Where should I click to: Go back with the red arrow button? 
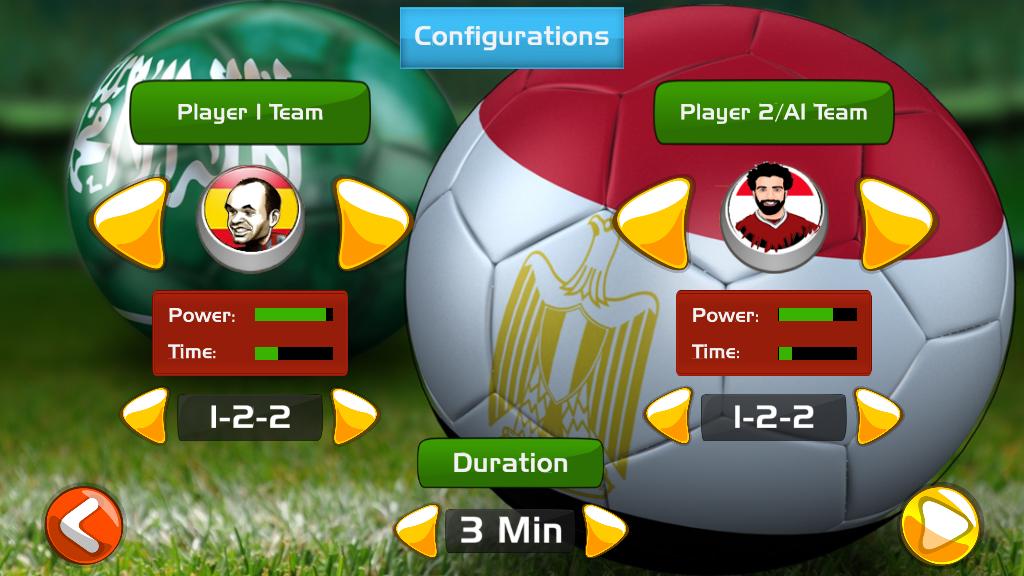[x=84, y=524]
